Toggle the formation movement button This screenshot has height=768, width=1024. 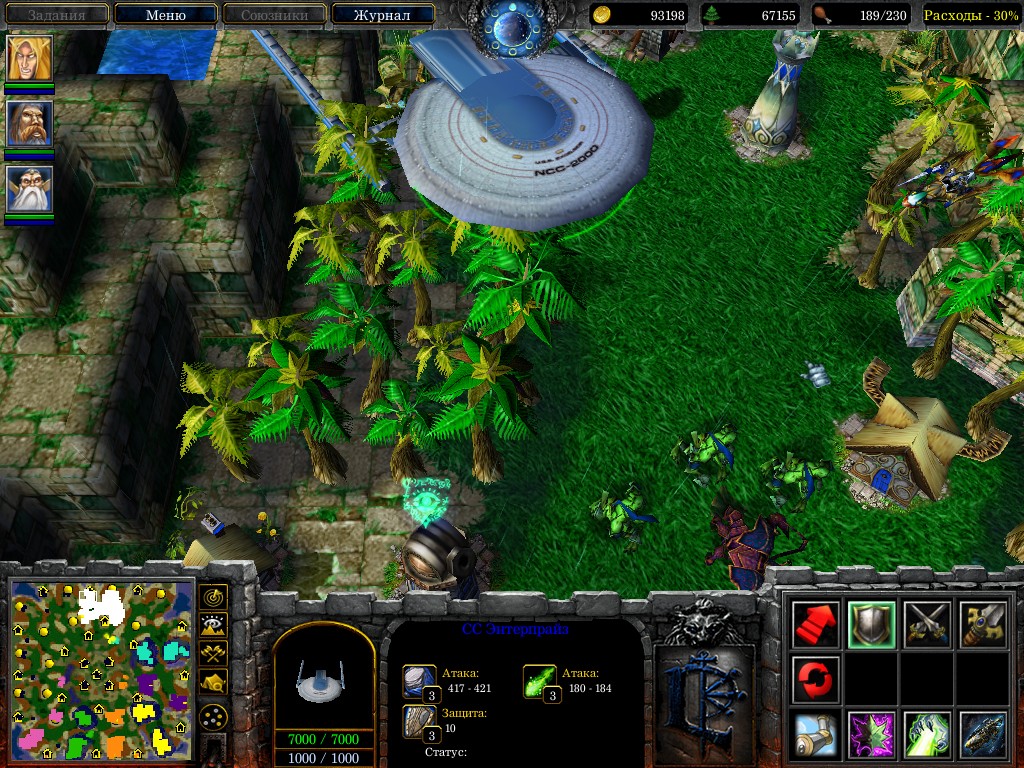[213, 717]
